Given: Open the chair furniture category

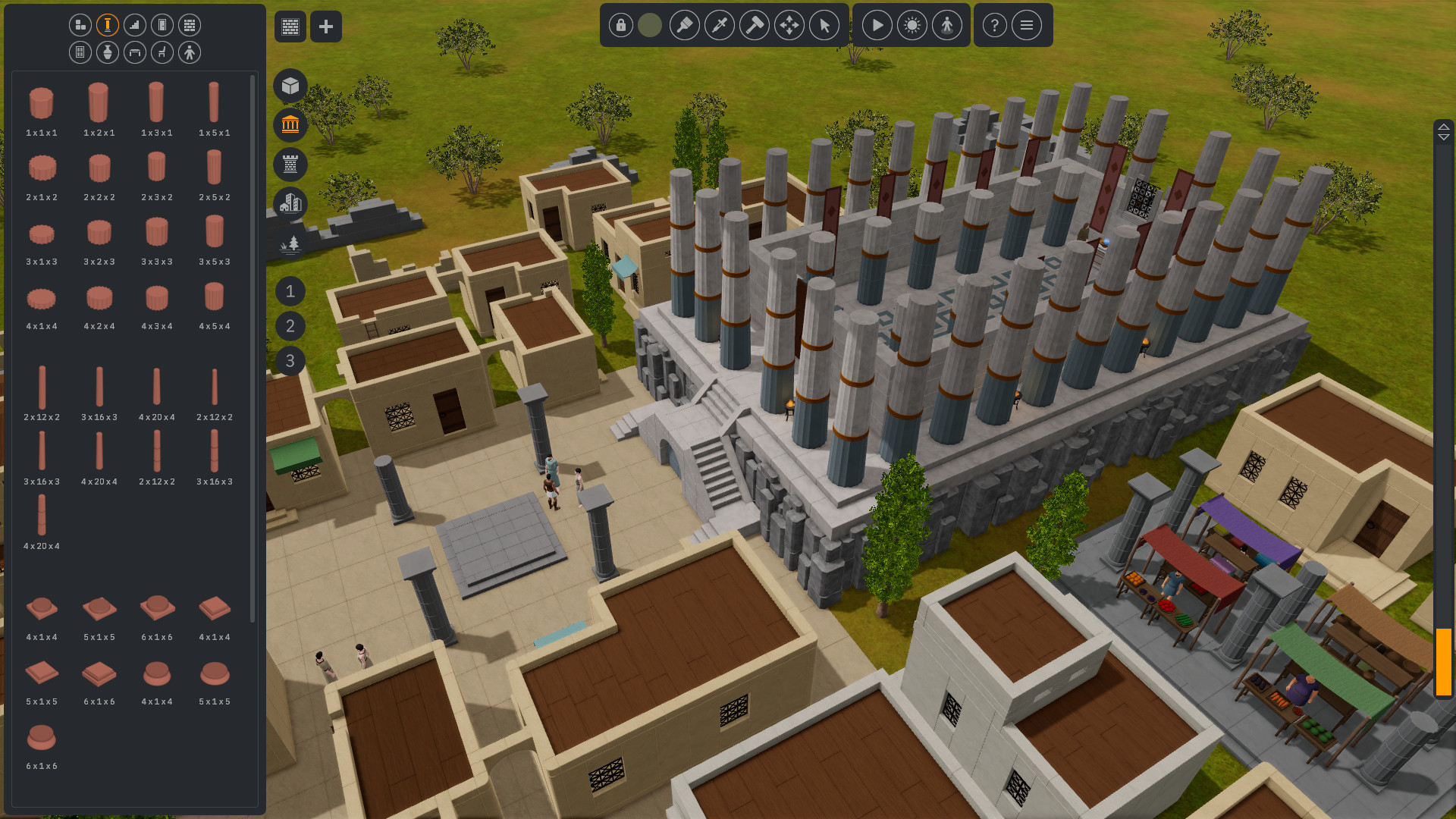Looking at the screenshot, I should tap(162, 52).
